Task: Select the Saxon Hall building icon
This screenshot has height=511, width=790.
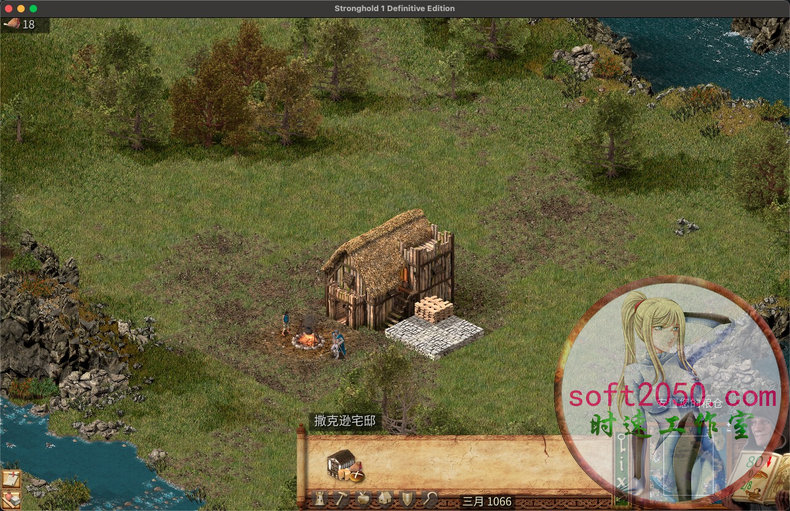Action: (x=343, y=463)
